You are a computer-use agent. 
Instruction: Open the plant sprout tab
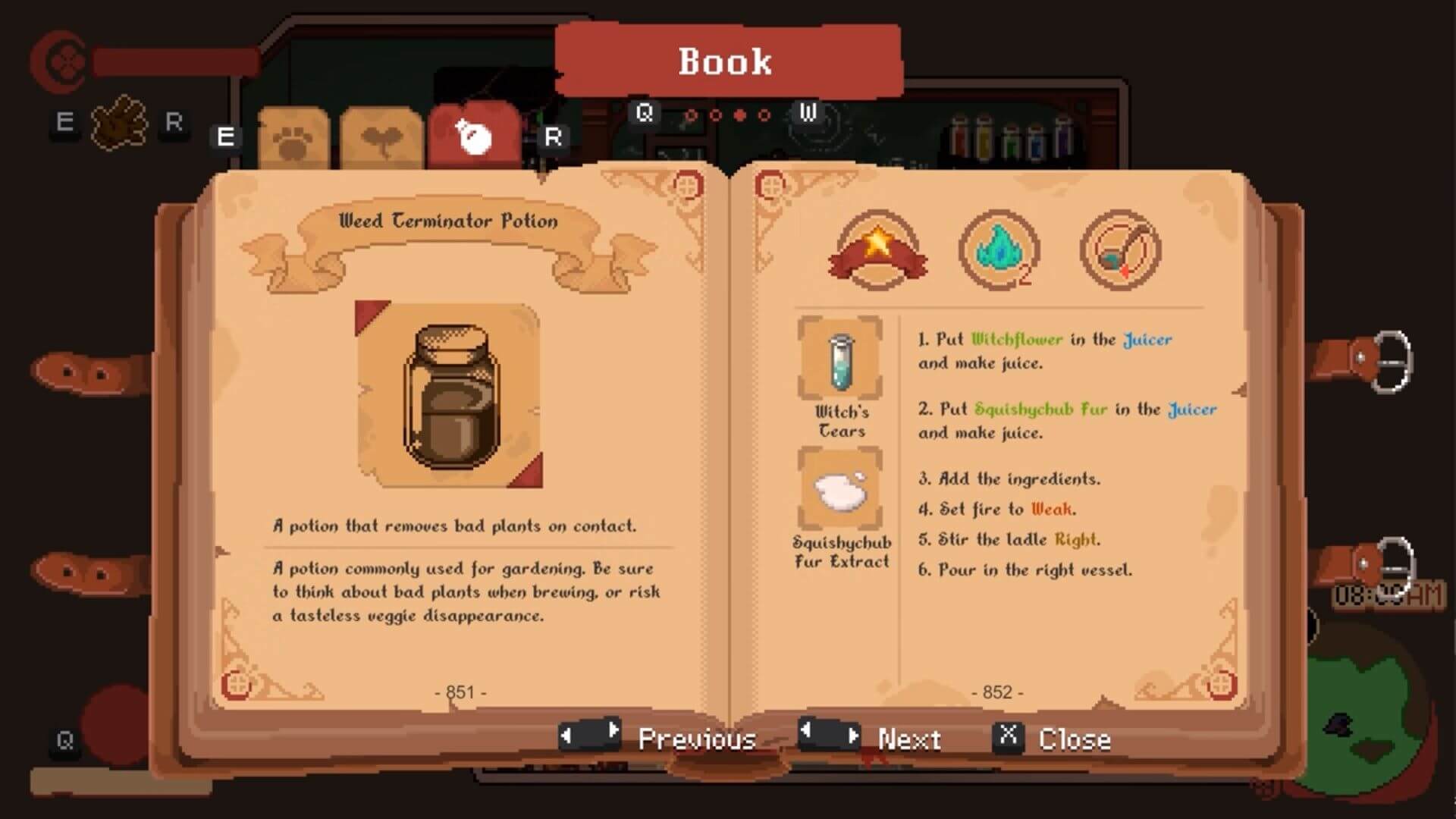381,140
